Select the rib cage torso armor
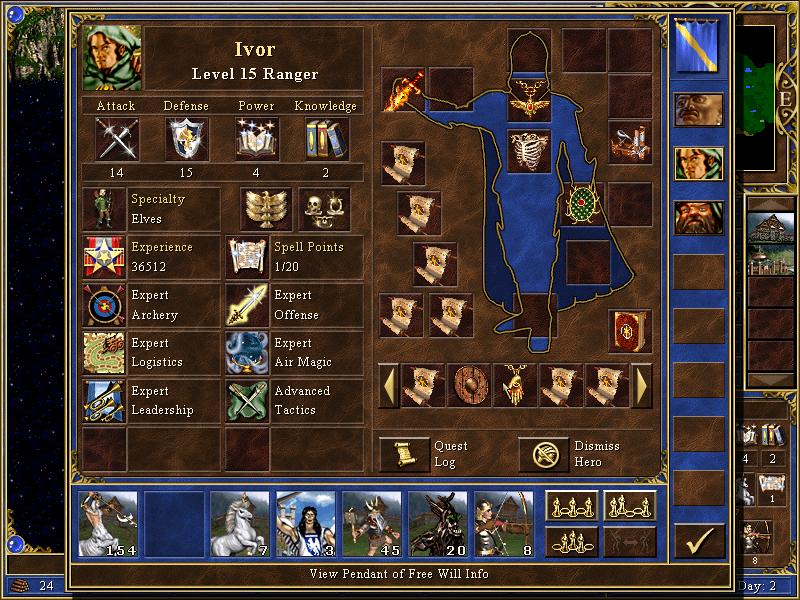This screenshot has width=800, height=600. (529, 151)
